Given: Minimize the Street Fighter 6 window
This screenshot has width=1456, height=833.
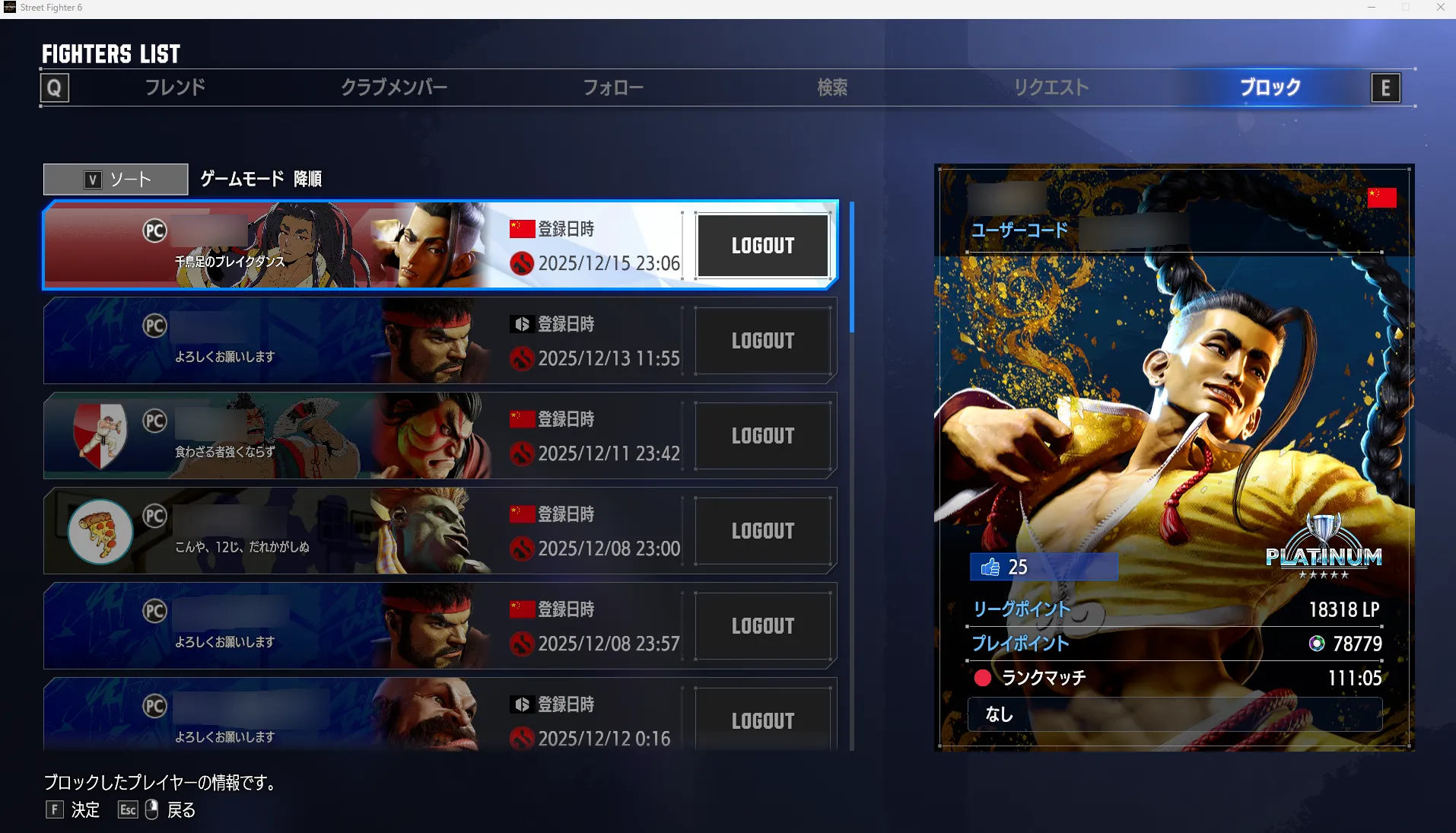Looking at the screenshot, I should pos(1372,8).
